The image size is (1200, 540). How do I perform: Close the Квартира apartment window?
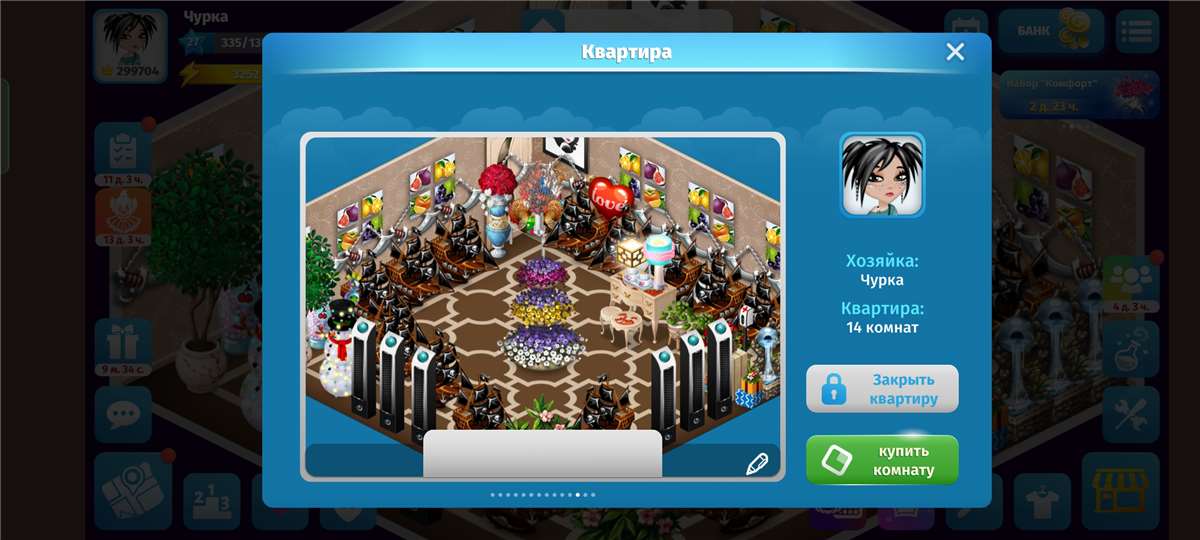click(x=955, y=52)
